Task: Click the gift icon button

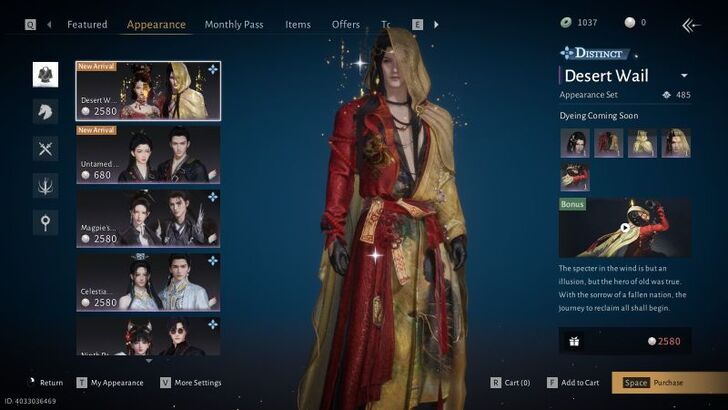Action: click(x=576, y=341)
